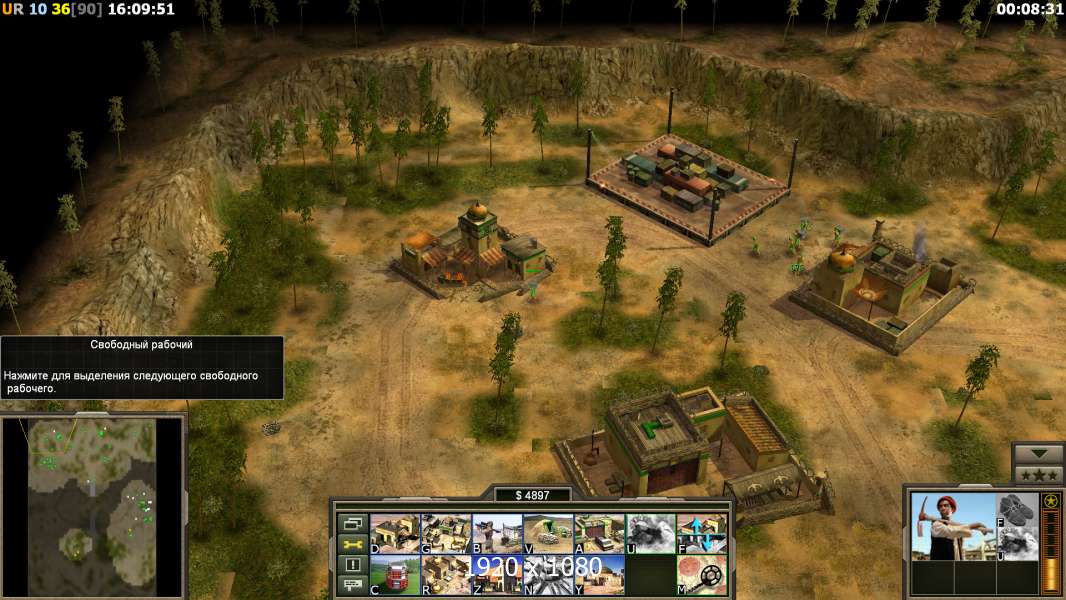Image resolution: width=1066 pixels, height=600 pixels.
Task: Click the shoes upgrade icon marked F
Action: 1018,510
